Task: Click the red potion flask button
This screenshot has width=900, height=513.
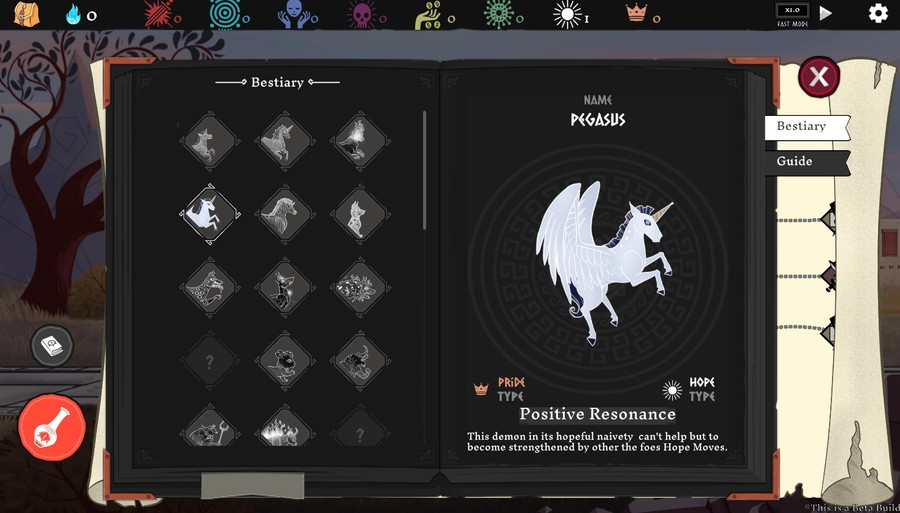Action: pyautogui.click(x=52, y=428)
